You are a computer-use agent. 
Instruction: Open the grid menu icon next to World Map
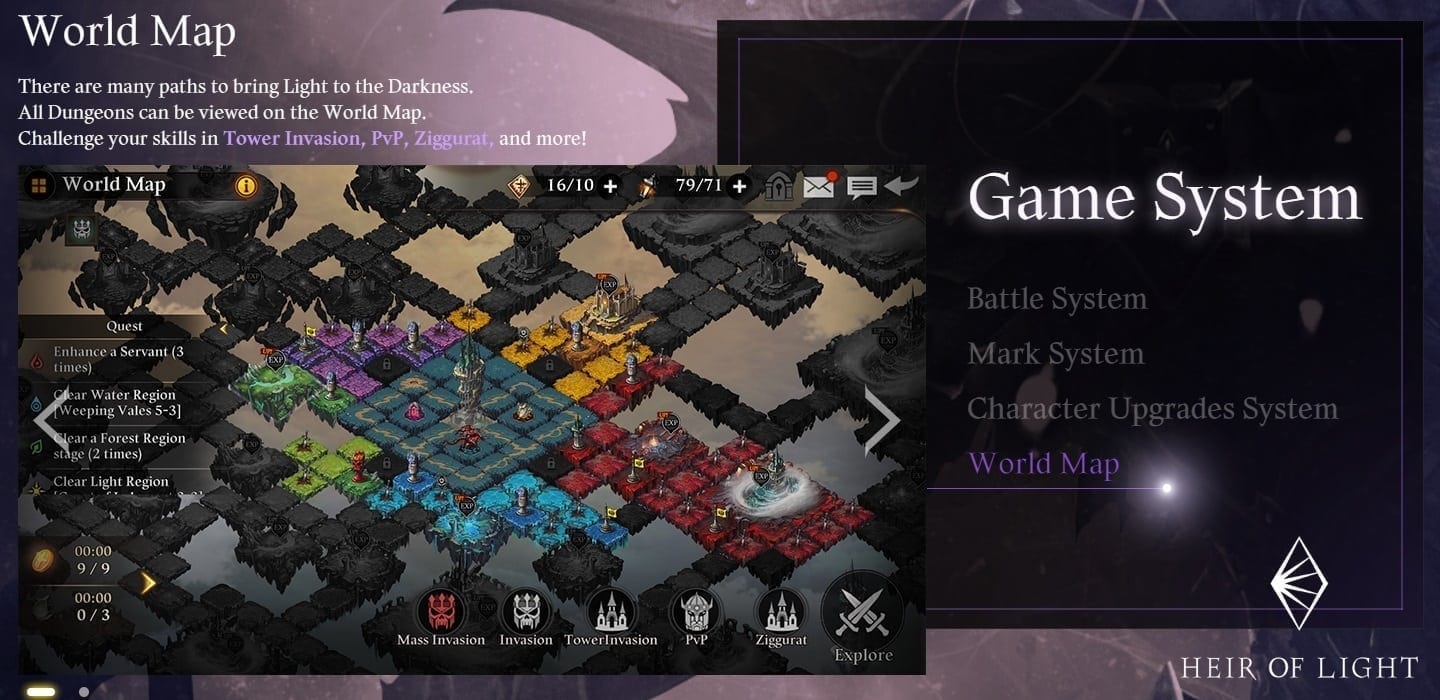tap(39, 186)
